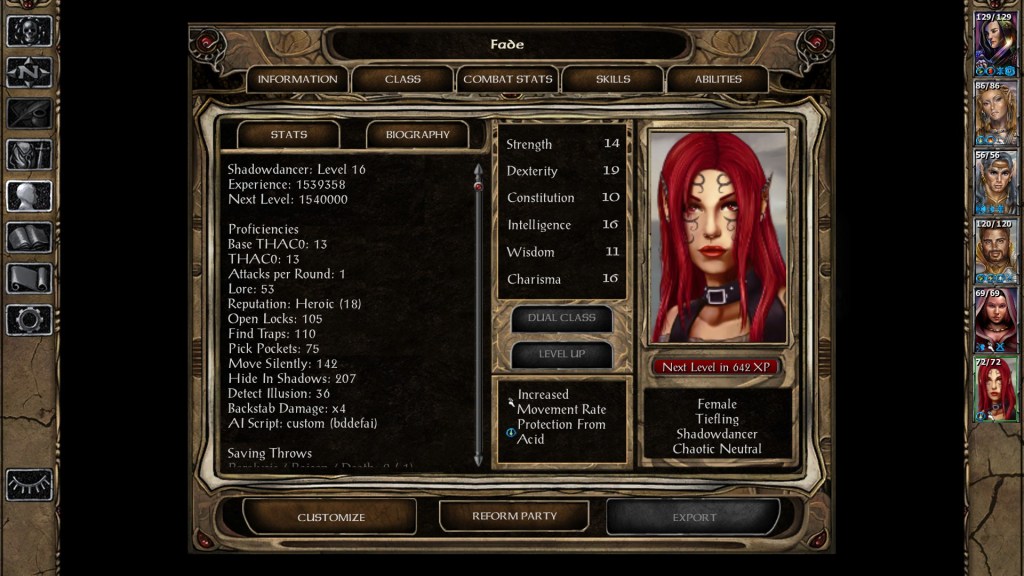Screen dimensions: 1024x576
Task: Click the Dual Class button
Action: click(561, 318)
